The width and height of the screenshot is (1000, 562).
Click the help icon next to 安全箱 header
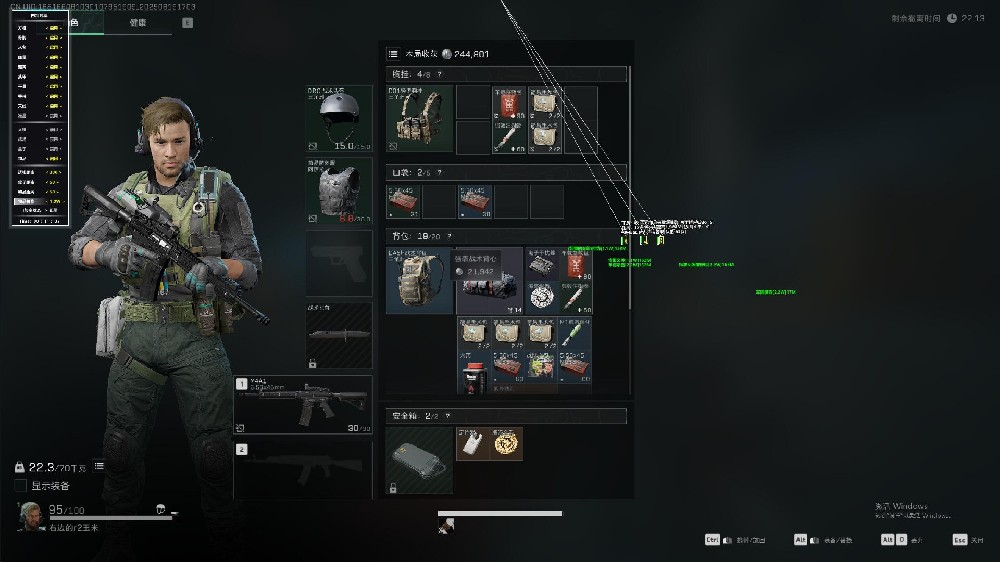tap(448, 416)
